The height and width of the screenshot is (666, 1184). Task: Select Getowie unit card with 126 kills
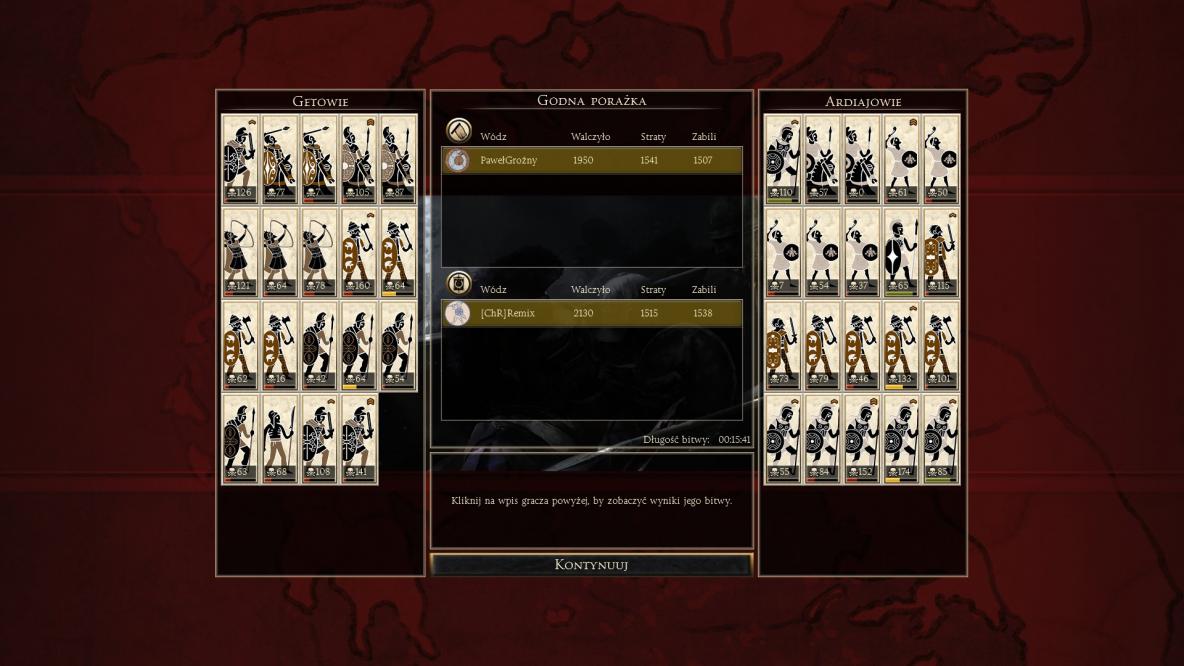pos(240,158)
